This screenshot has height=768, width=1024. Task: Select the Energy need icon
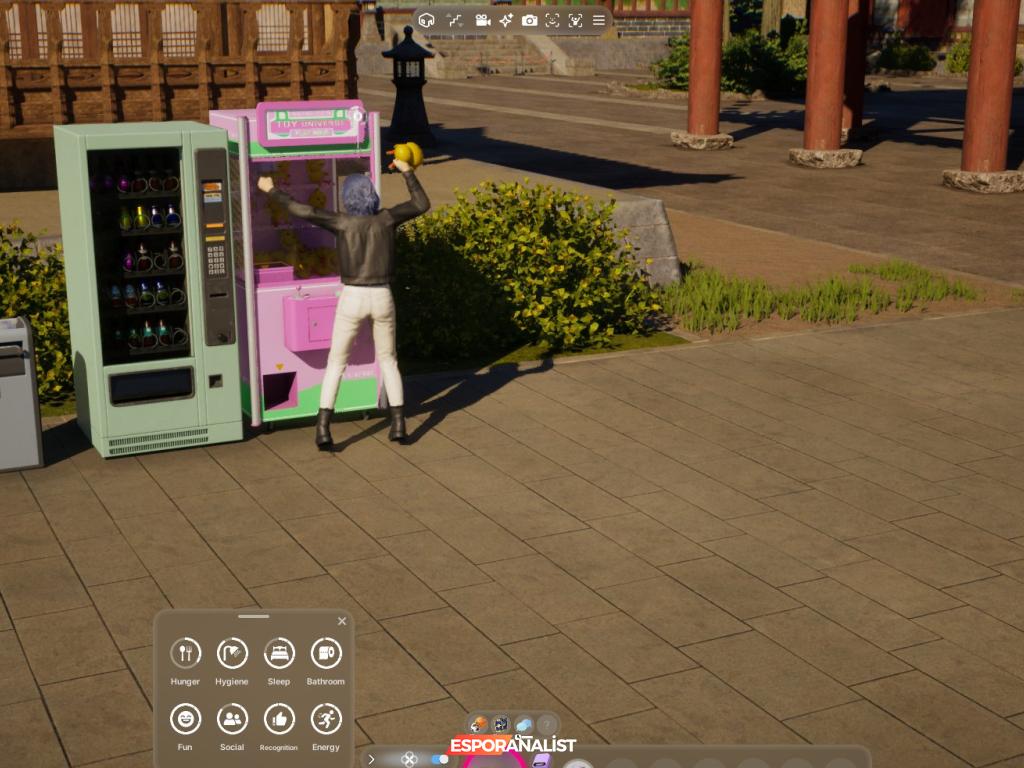click(x=326, y=719)
